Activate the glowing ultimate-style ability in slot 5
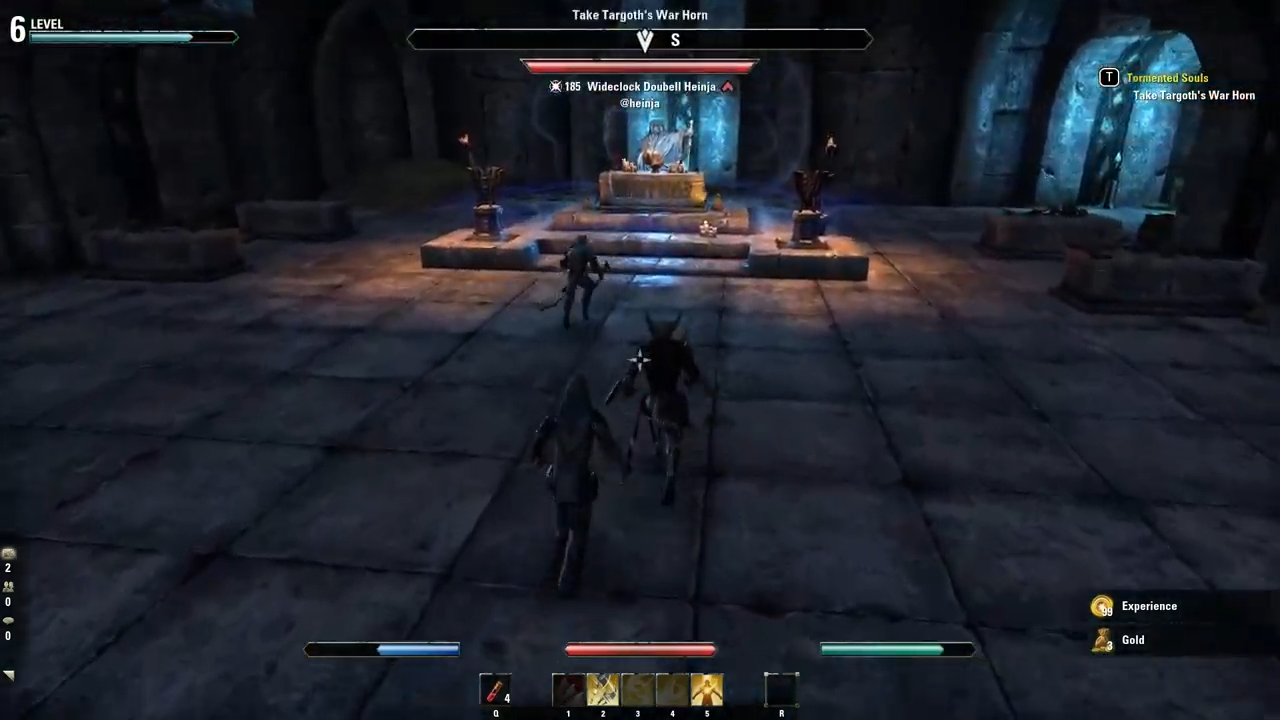The height and width of the screenshot is (720, 1280). 707,690
